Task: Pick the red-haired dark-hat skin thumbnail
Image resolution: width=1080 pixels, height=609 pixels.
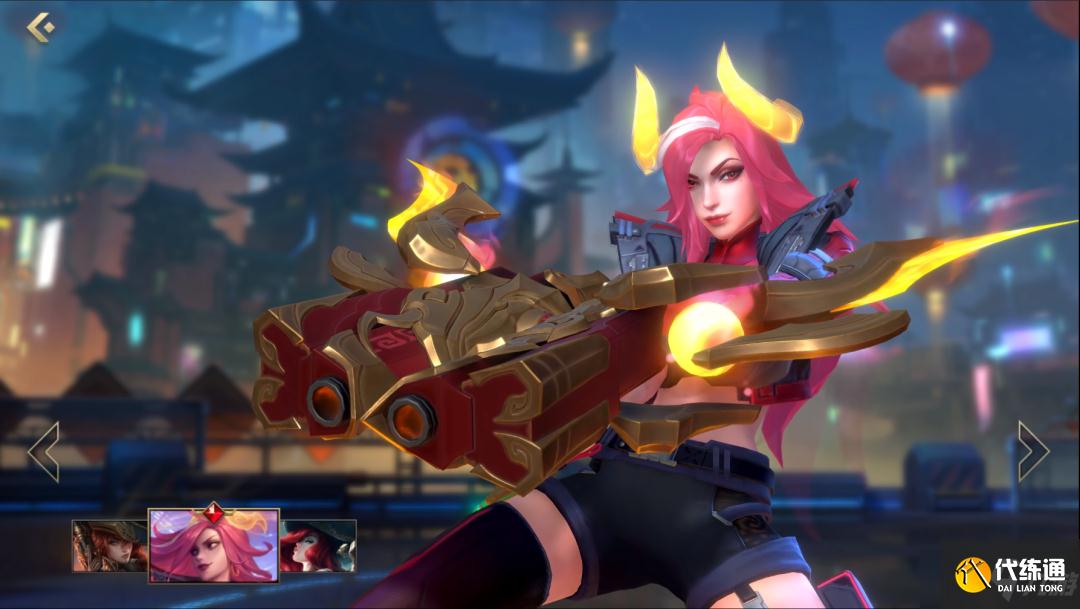Action: (x=319, y=545)
